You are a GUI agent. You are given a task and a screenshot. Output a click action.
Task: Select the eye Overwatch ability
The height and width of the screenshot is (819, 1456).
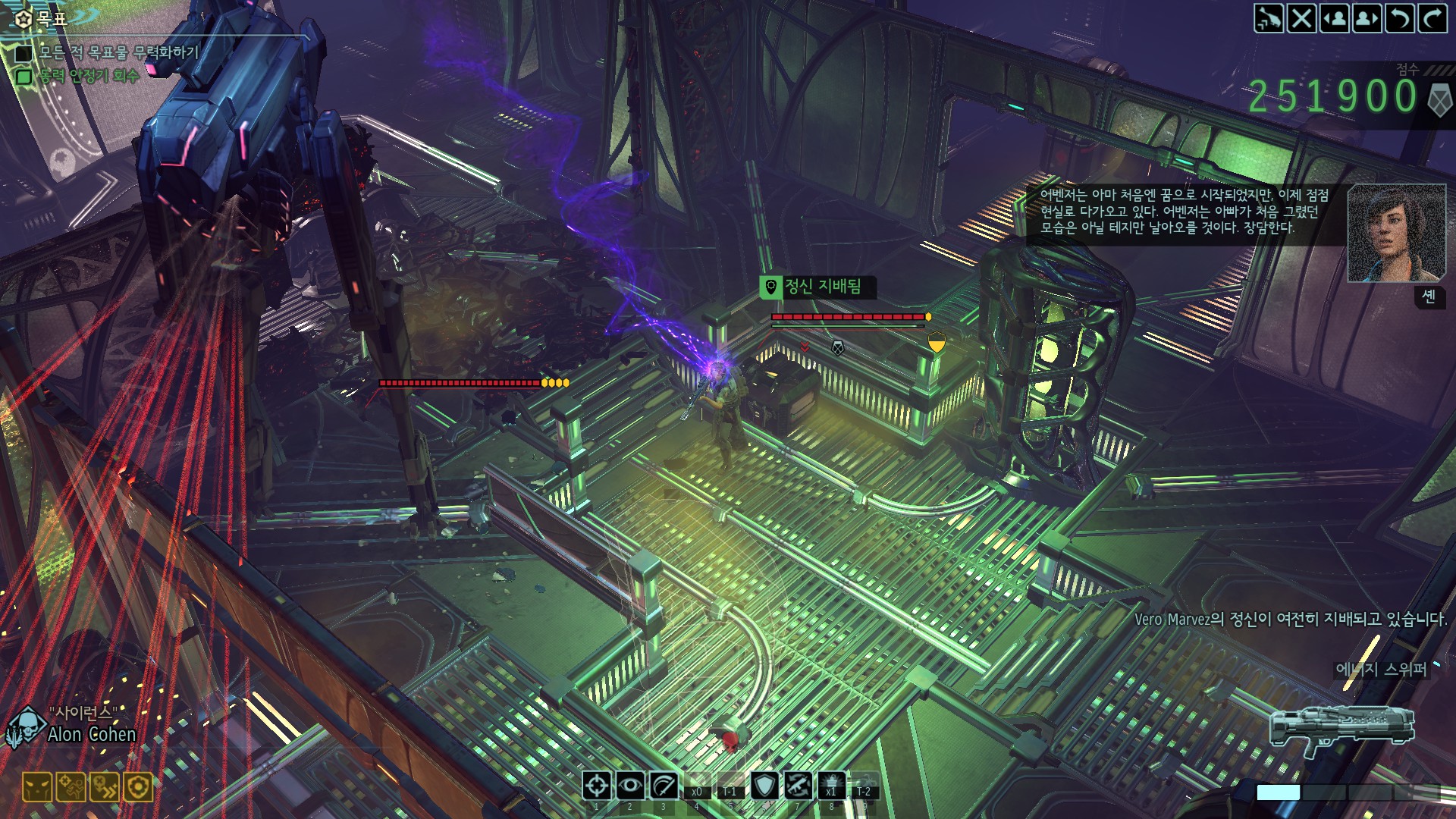click(630, 786)
